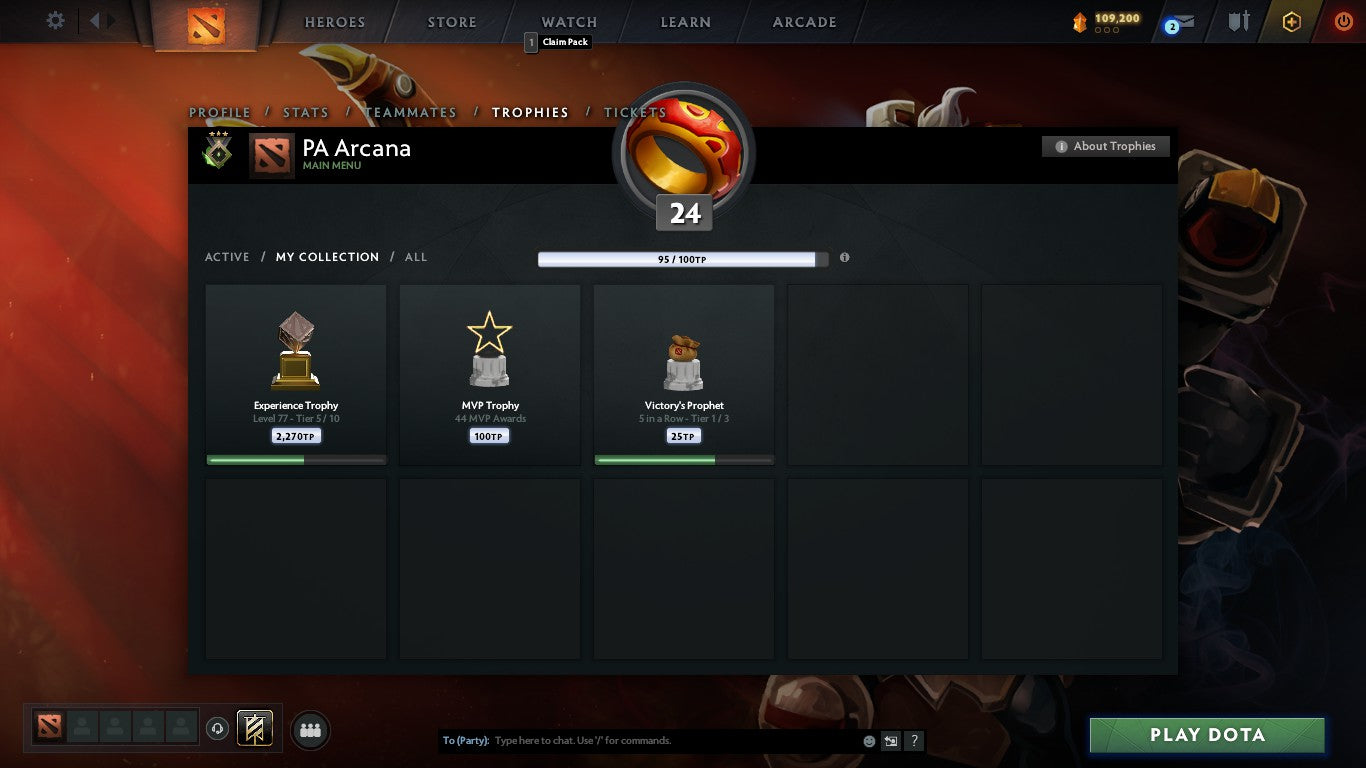Click the chat help question mark icon
This screenshot has width=1366, height=768.
click(914, 741)
